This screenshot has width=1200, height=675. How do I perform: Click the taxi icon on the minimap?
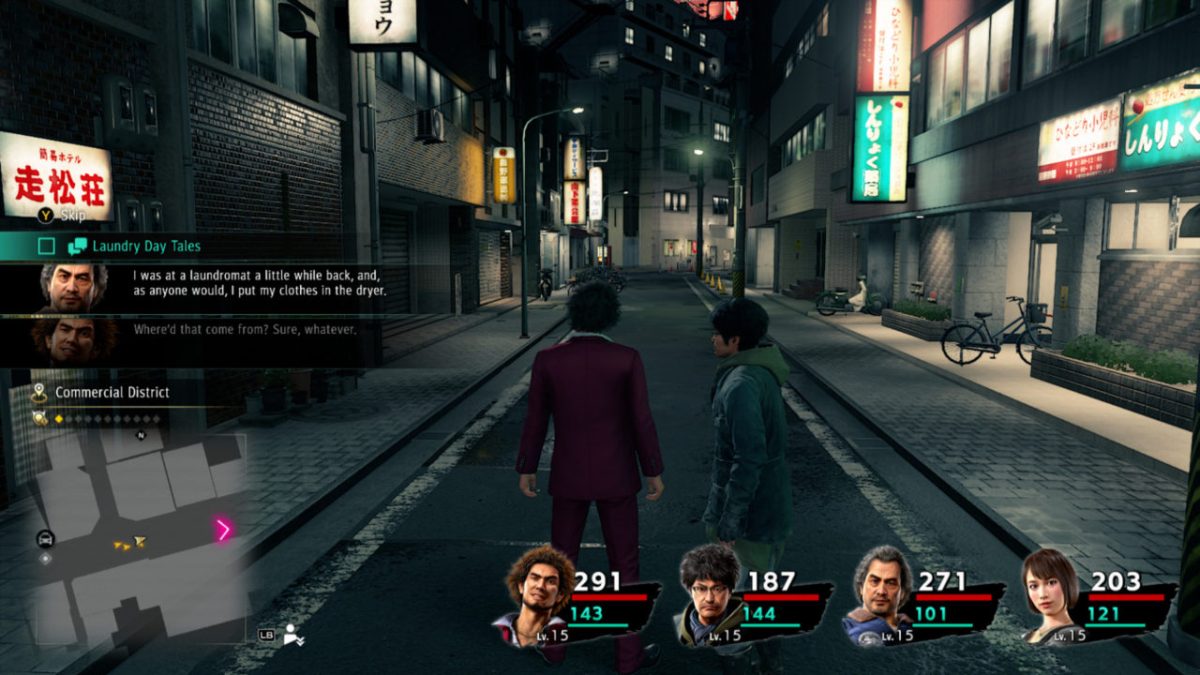coord(45,539)
